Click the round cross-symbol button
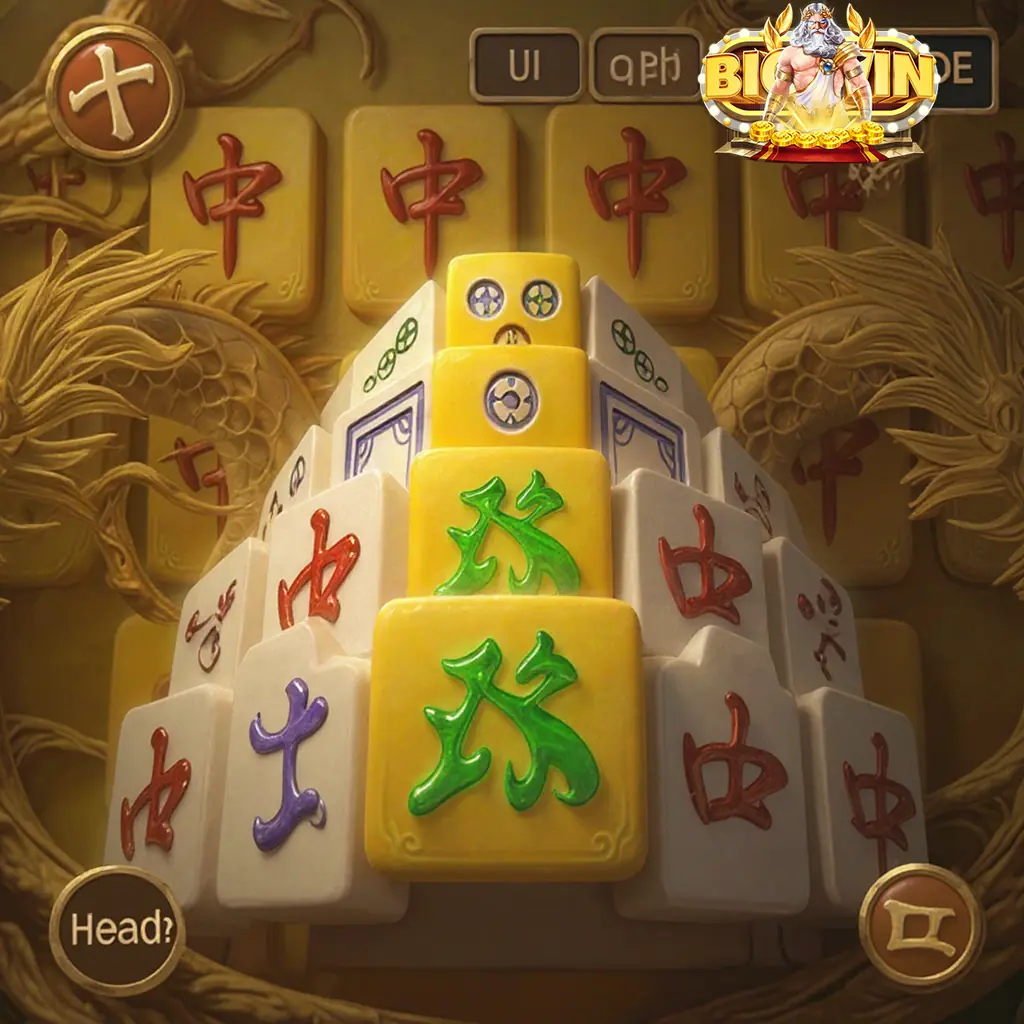The height and width of the screenshot is (1024, 1024). (x=116, y=93)
